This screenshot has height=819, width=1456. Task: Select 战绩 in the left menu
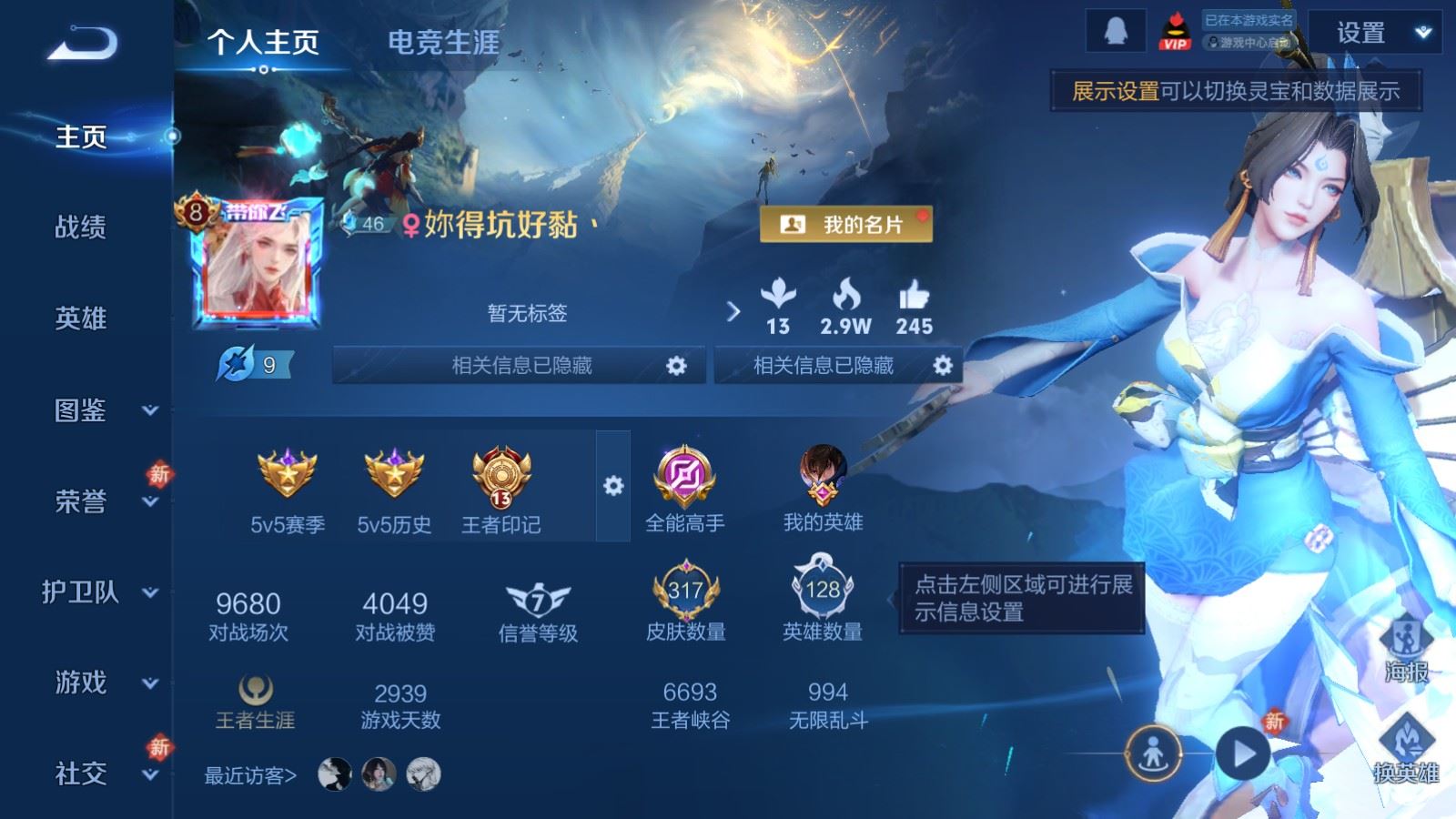point(79,228)
